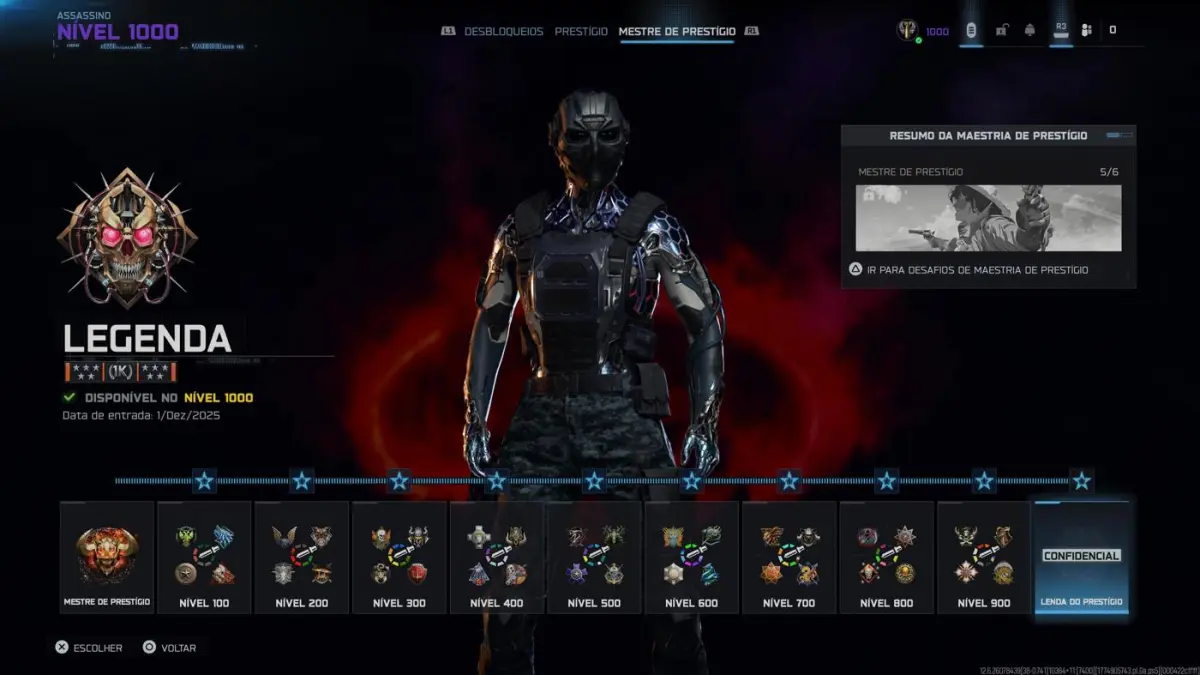Screen dimensions: 1200x675
Task: Select the Nível 700 reward tile
Action: point(789,557)
